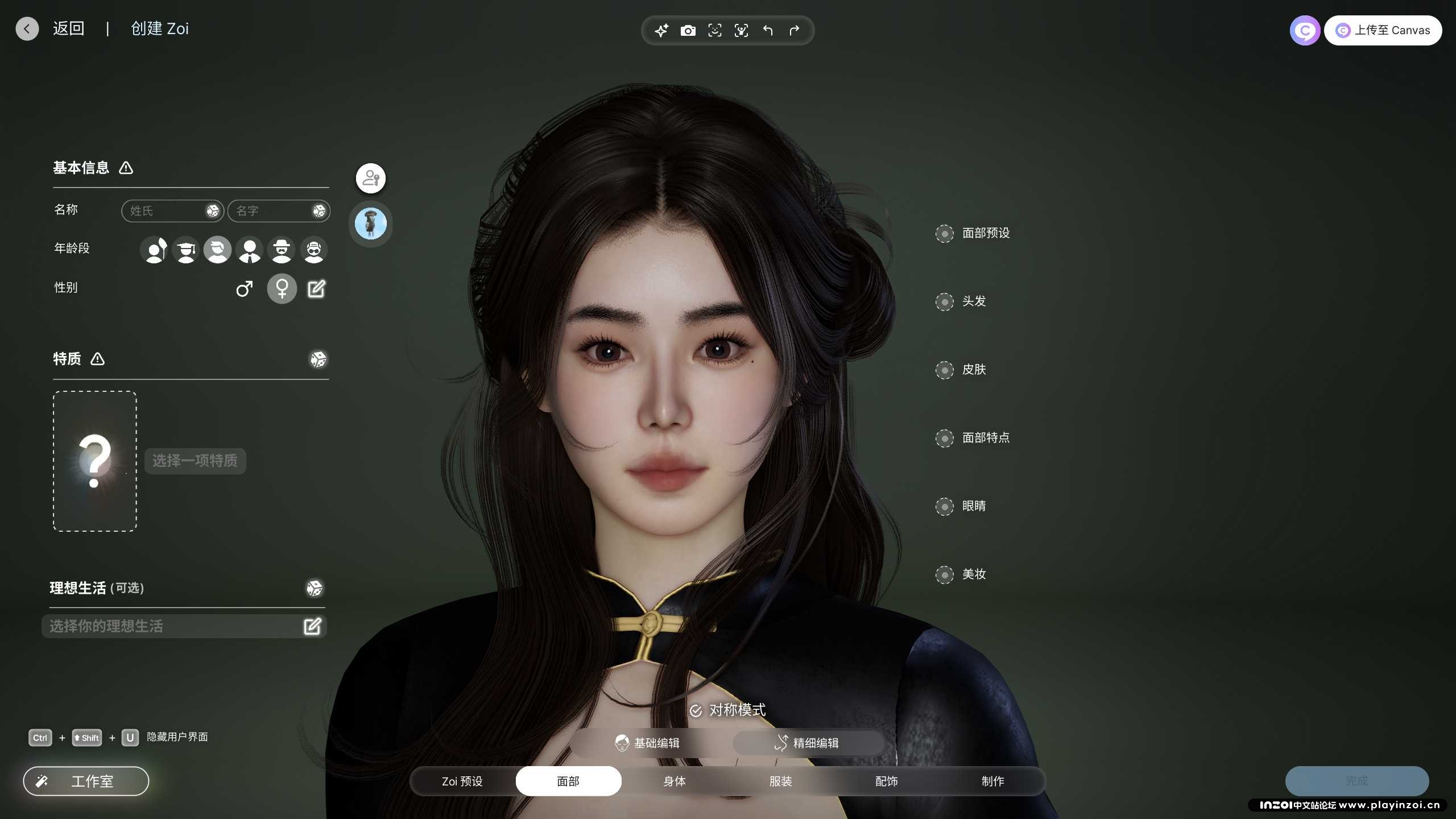Open the 选择一项特质 trait card
Image resolution: width=1456 pixels, height=819 pixels.
pyautogui.click(x=95, y=461)
